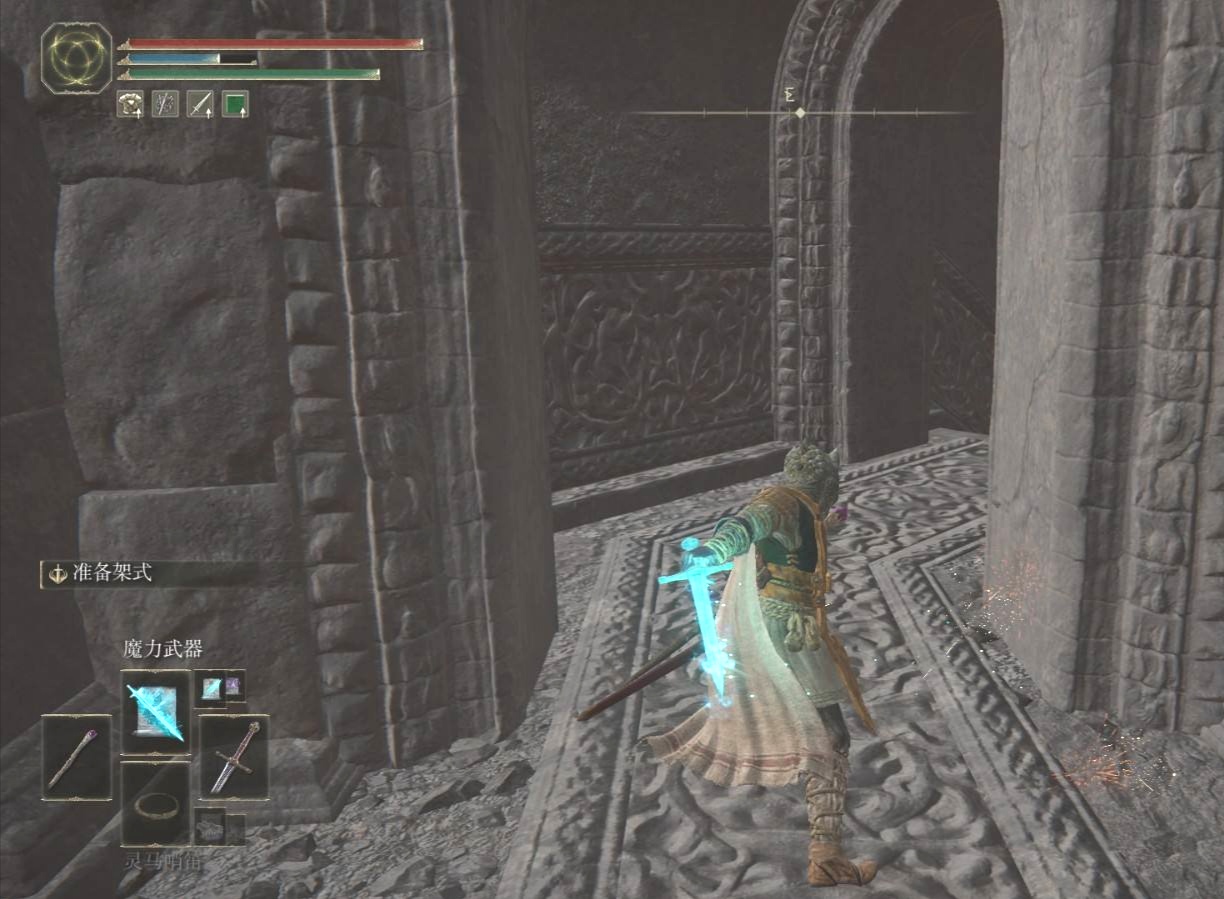Click the 准备架式 skill label
This screenshot has height=899, width=1224.
112,574
